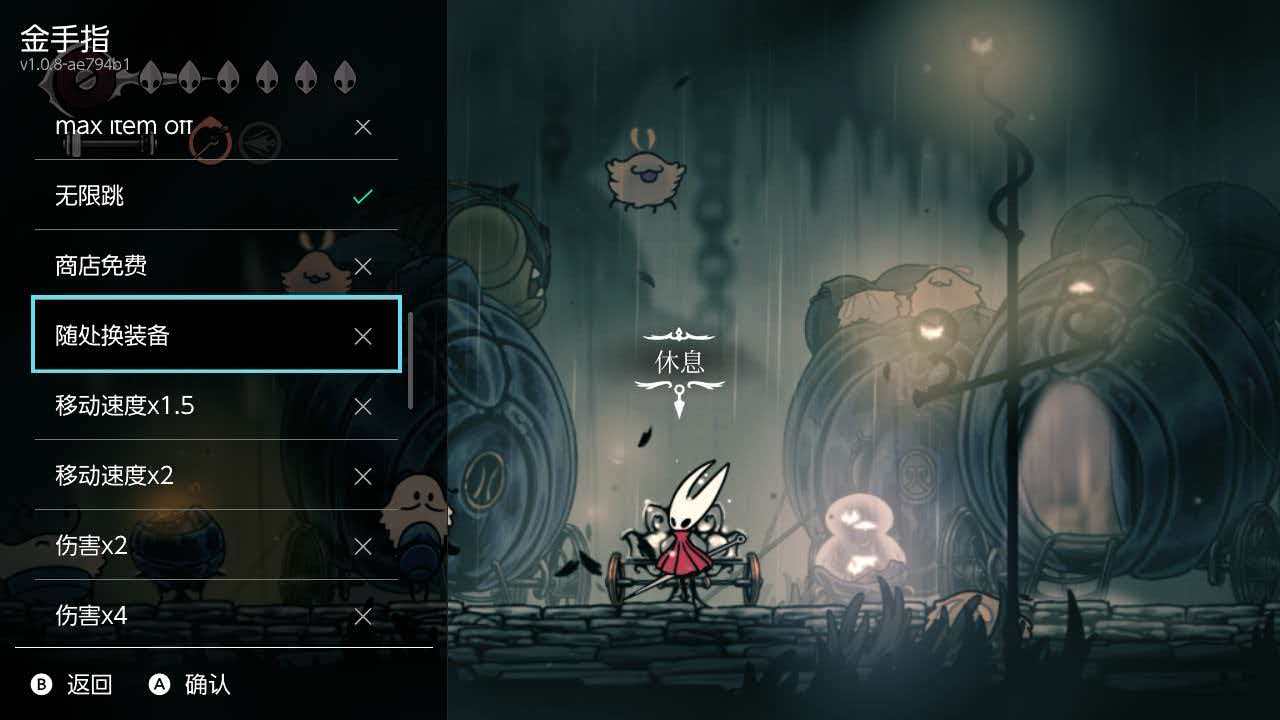Toggle on 伤害x2
1280x720 pixels.
[362, 546]
